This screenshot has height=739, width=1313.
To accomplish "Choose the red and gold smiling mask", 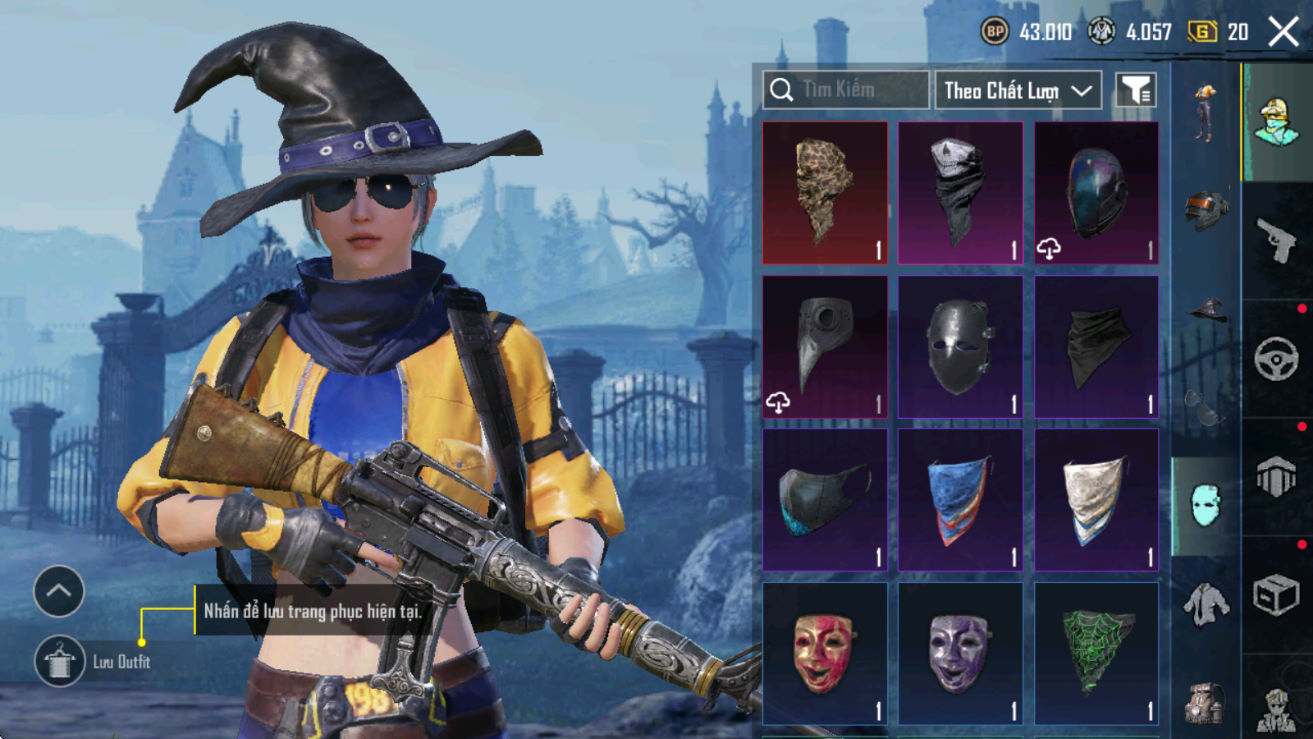I will 824,653.
